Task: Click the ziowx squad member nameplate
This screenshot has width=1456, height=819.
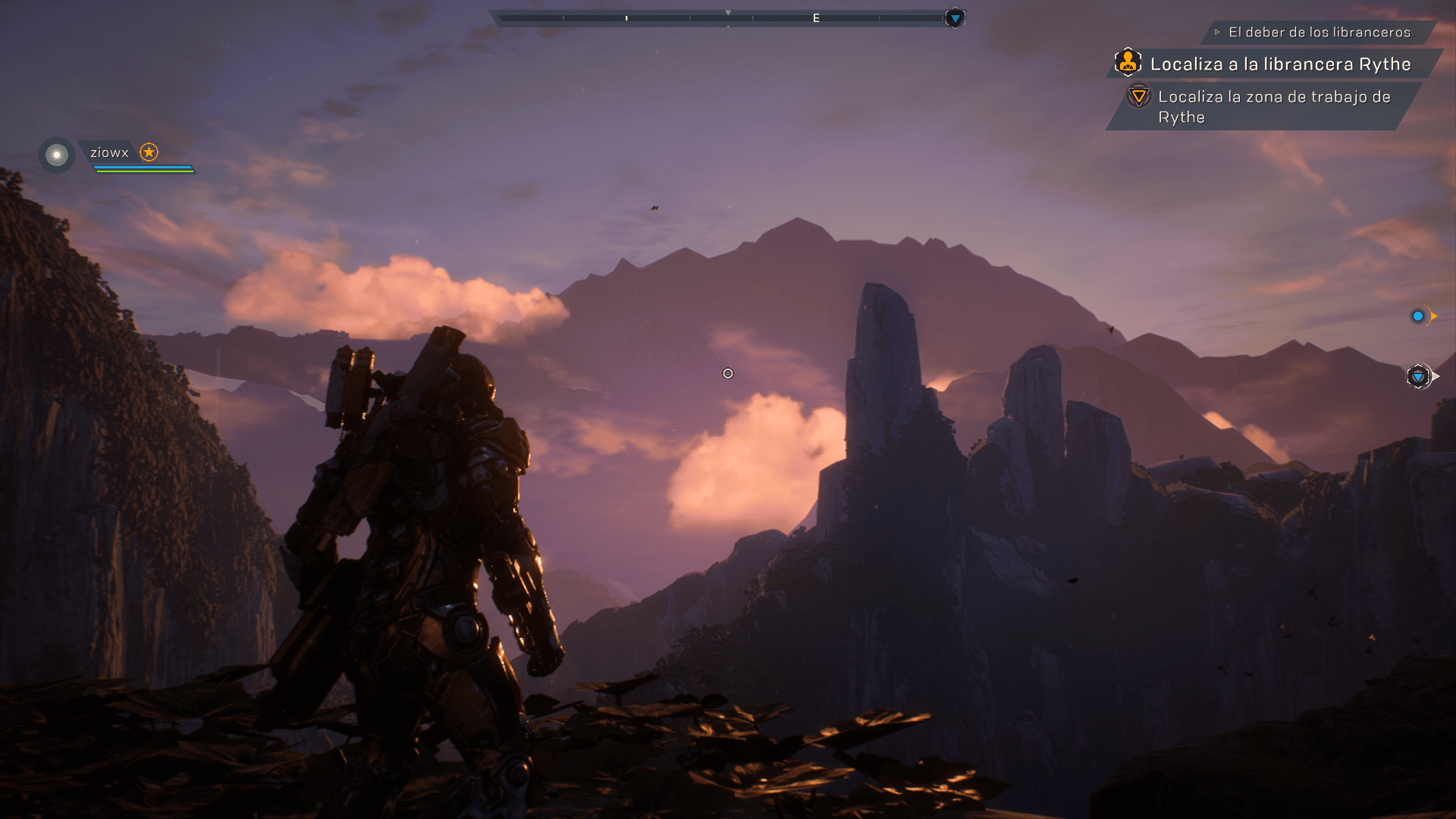Action: [110, 152]
